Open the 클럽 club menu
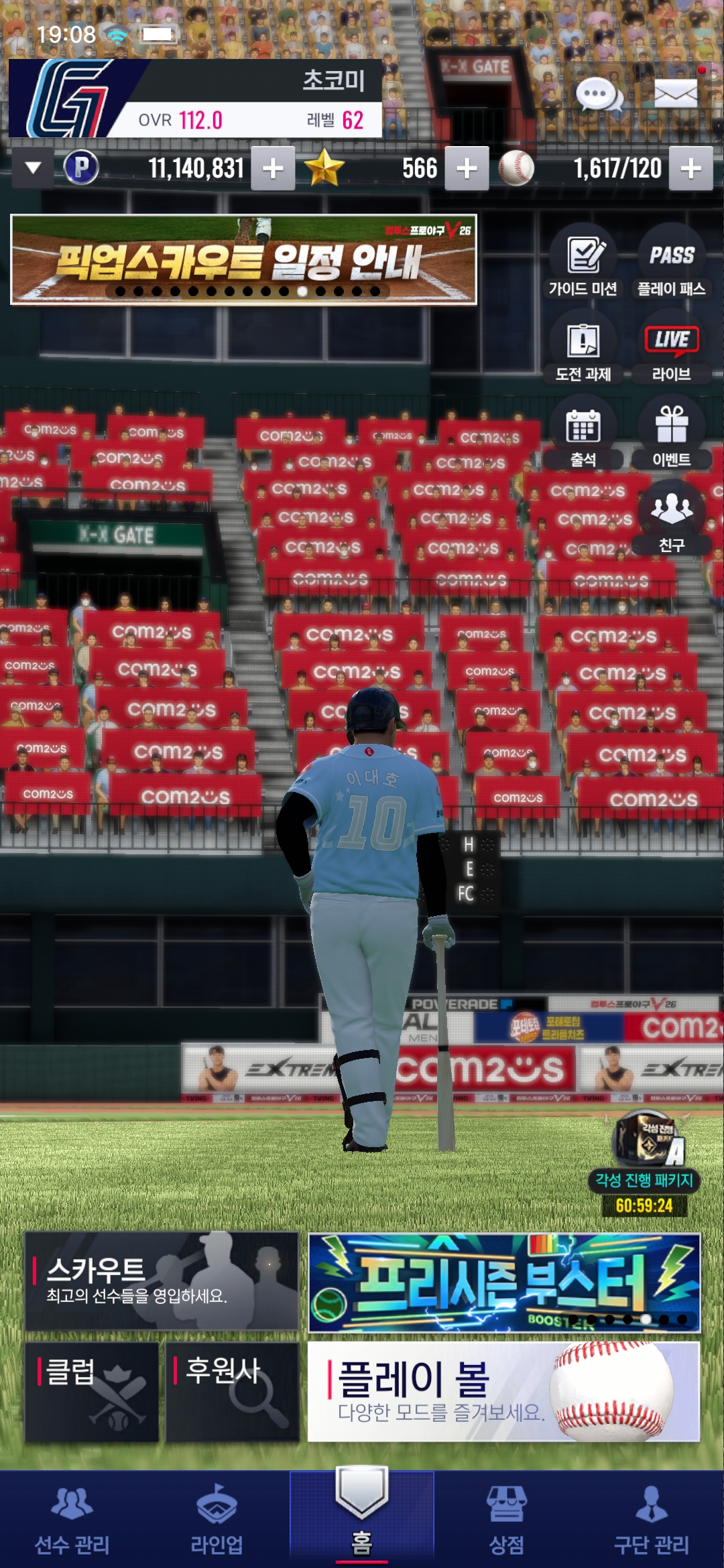The height and width of the screenshot is (1568, 724). 92,1391
